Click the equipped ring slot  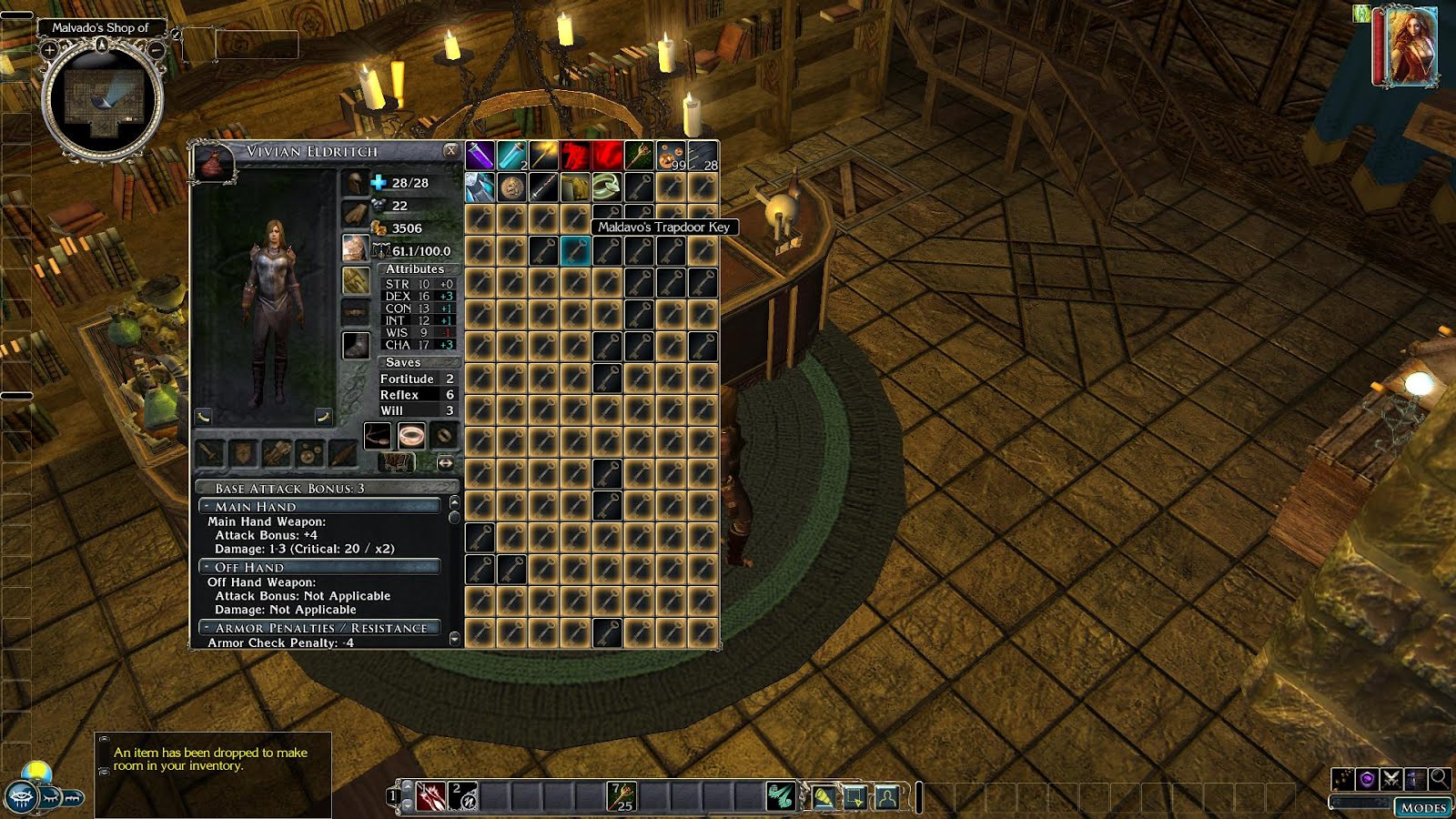[x=411, y=436]
